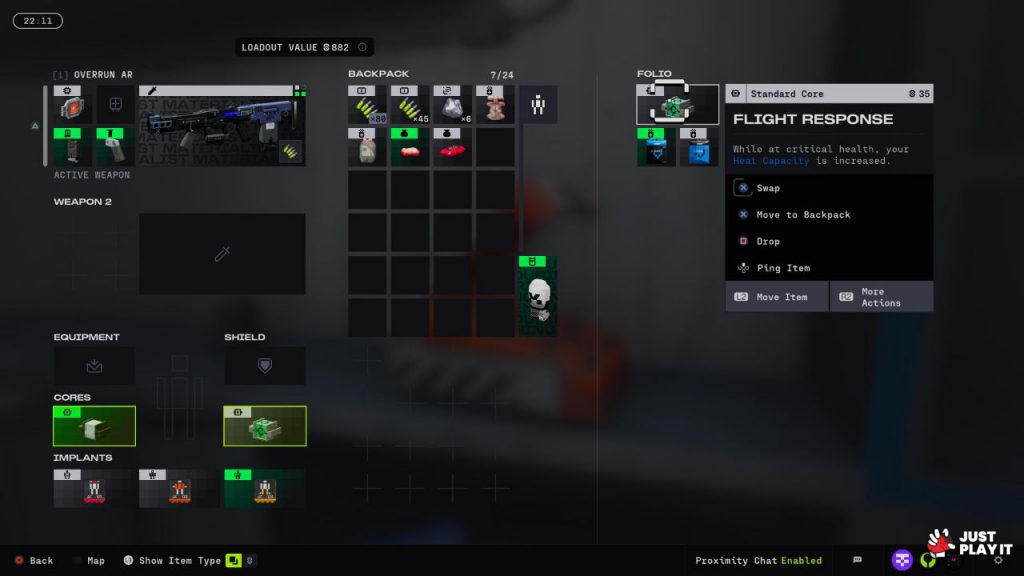The image size is (1024, 576).
Task: Open the settings gear in bottom bar
Action: 997,560
